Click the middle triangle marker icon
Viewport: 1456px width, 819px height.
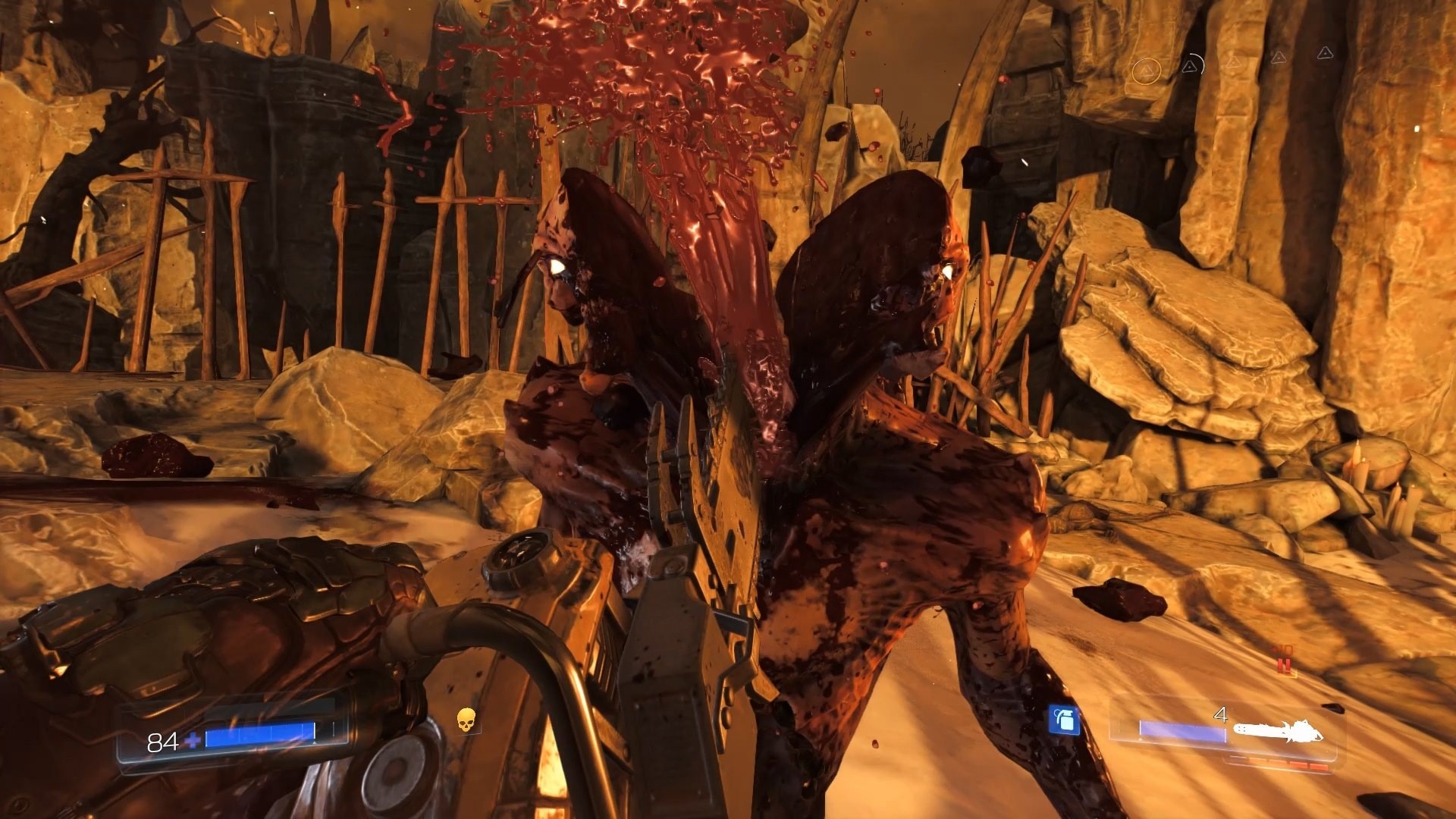tap(1234, 64)
